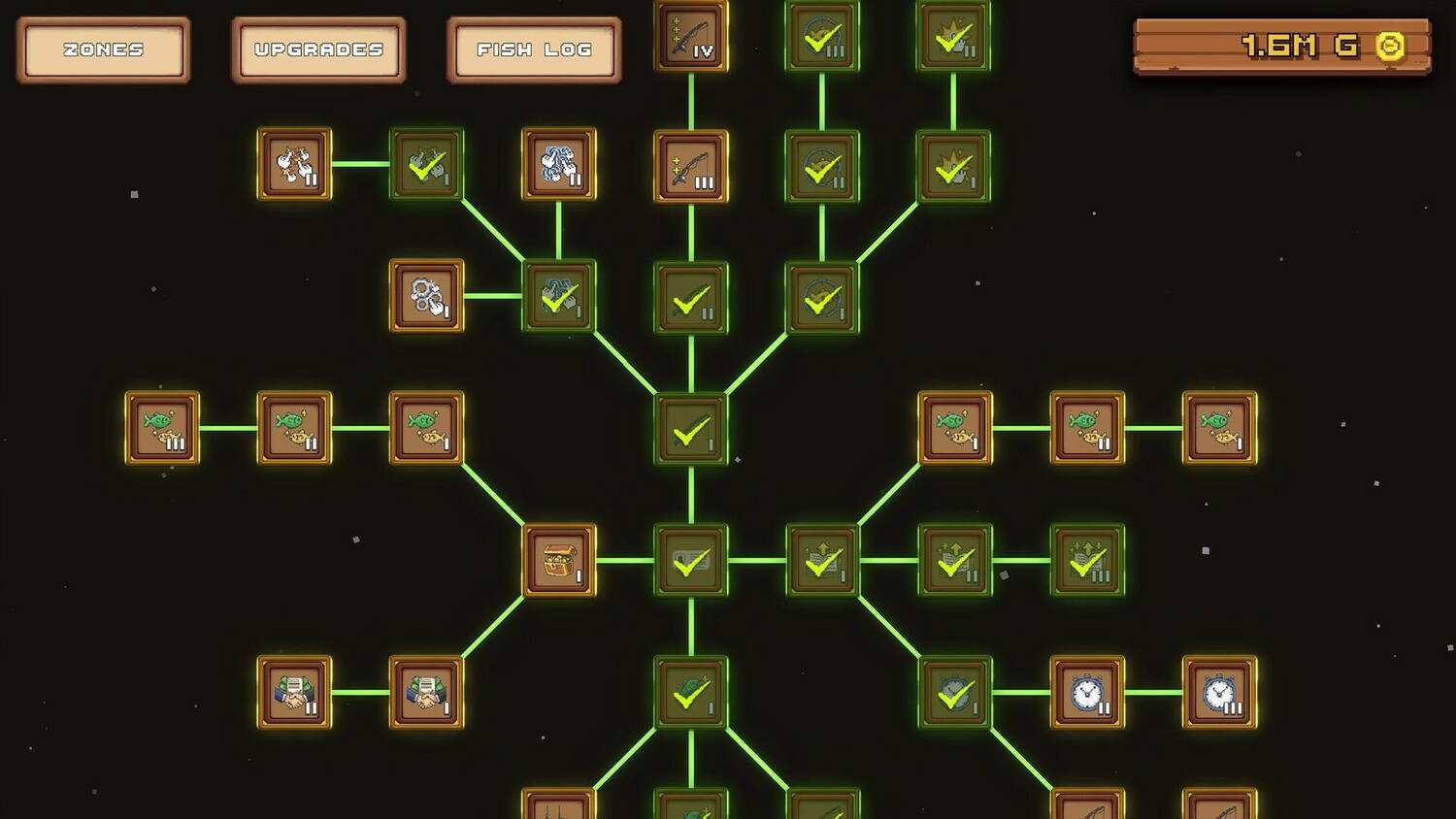
Task: Select the handshake deal tier I upgrade
Action: [427, 693]
